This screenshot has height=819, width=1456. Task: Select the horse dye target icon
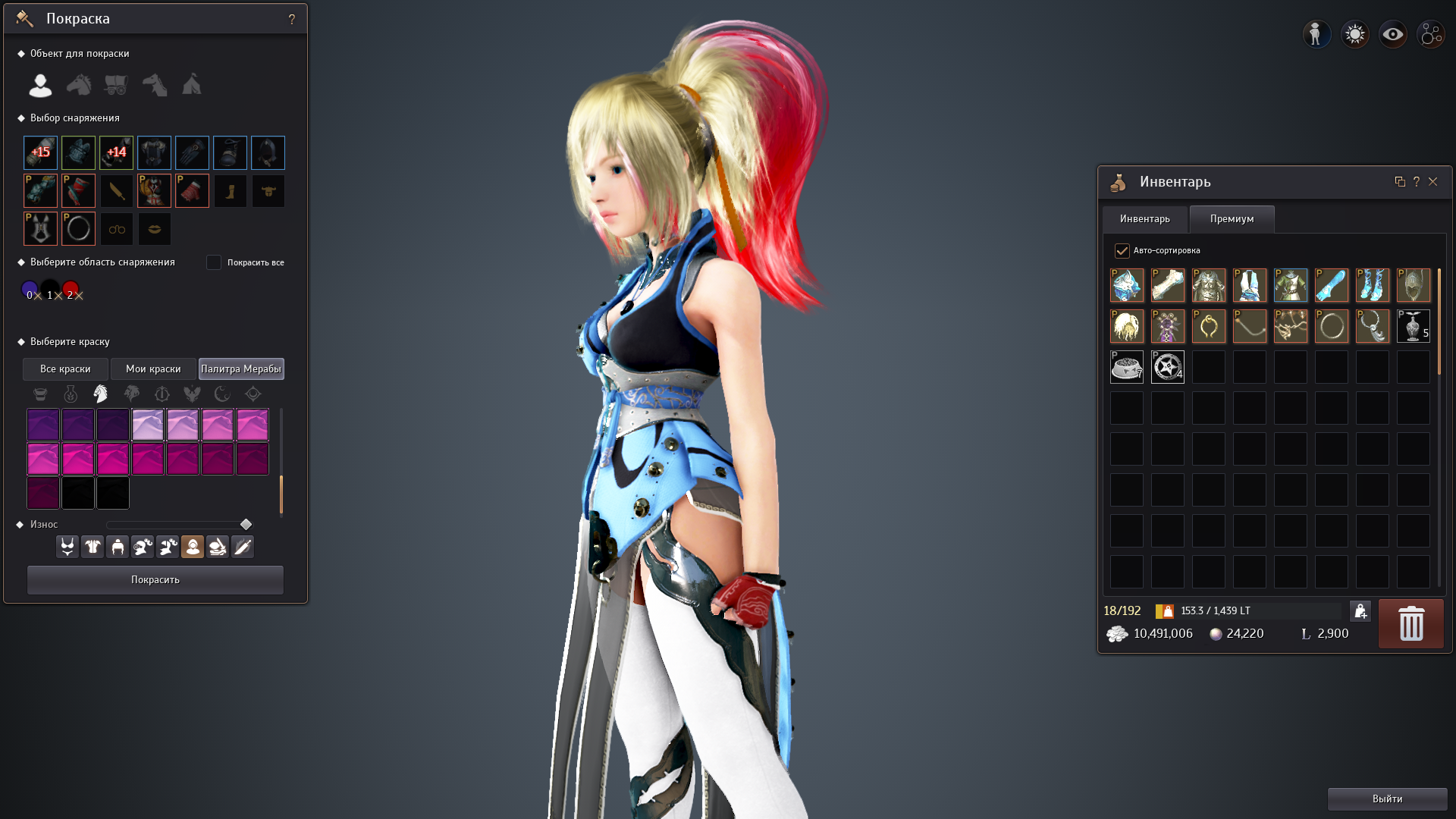[78, 85]
